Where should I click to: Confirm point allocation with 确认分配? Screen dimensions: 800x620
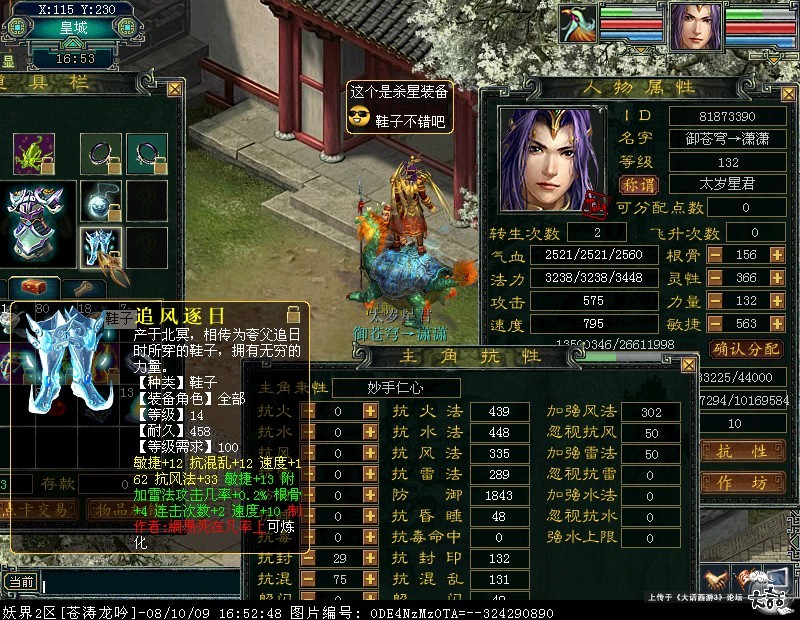tap(746, 349)
